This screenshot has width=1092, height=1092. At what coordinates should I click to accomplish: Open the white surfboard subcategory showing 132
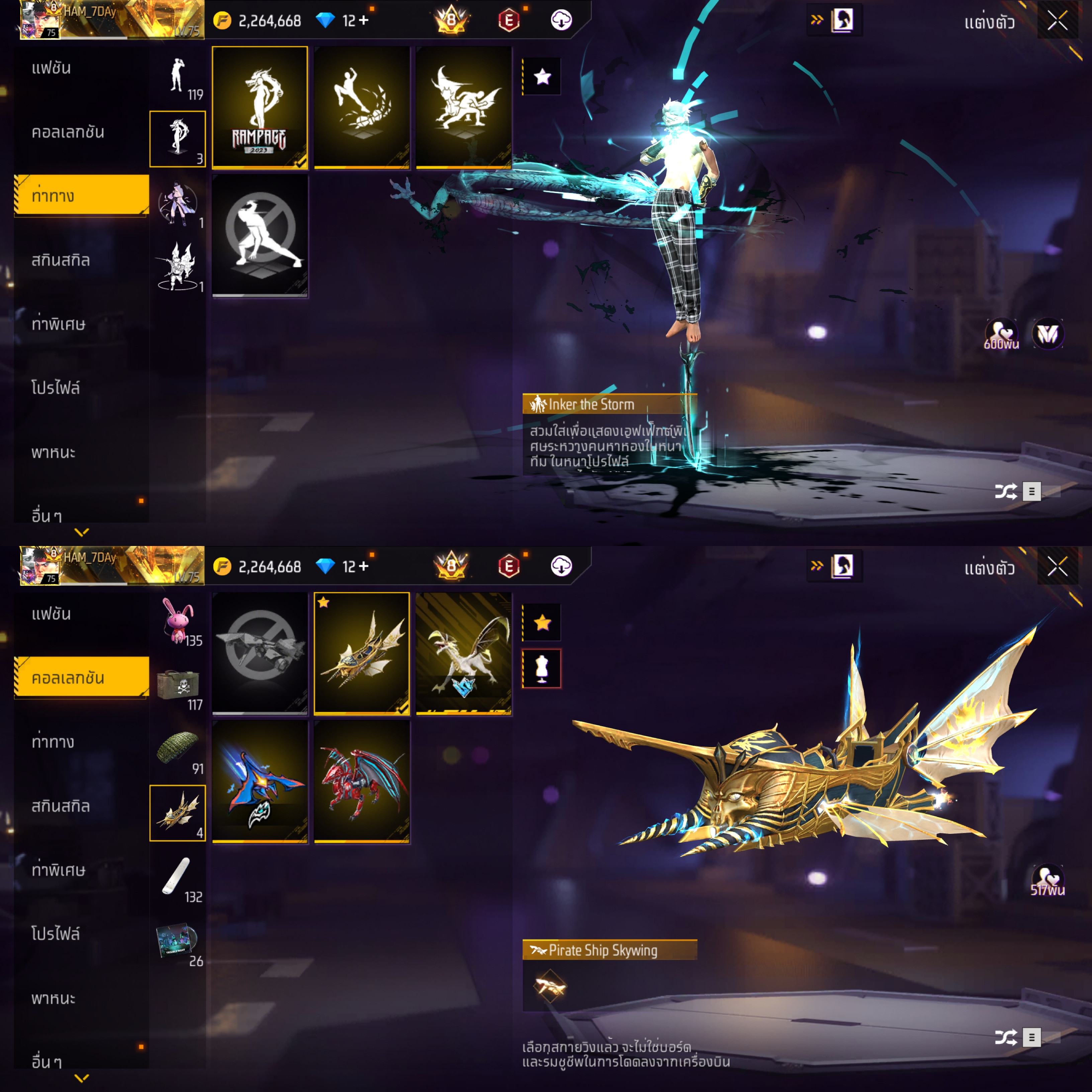tap(178, 878)
